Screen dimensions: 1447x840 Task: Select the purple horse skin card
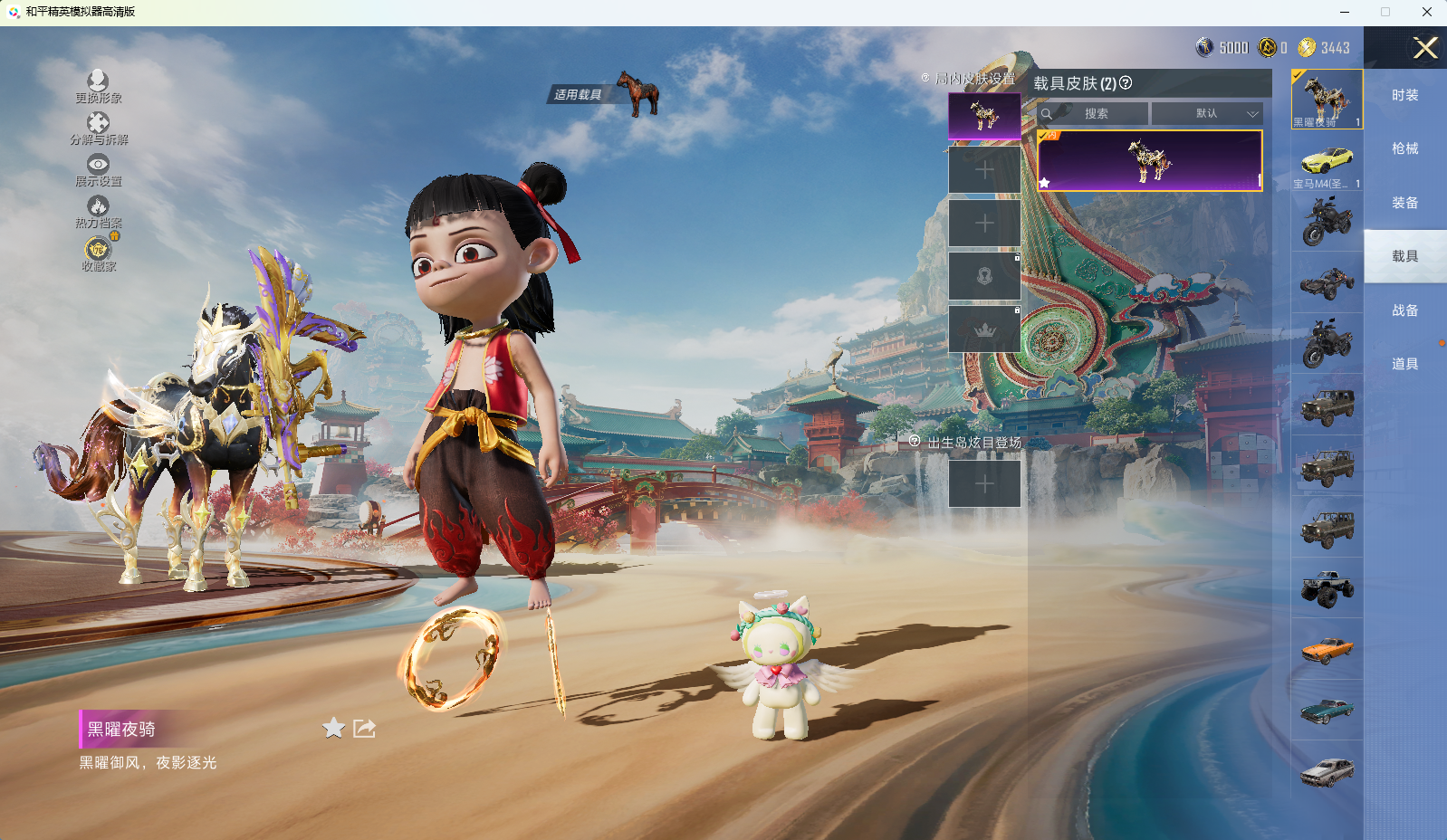tap(1149, 160)
